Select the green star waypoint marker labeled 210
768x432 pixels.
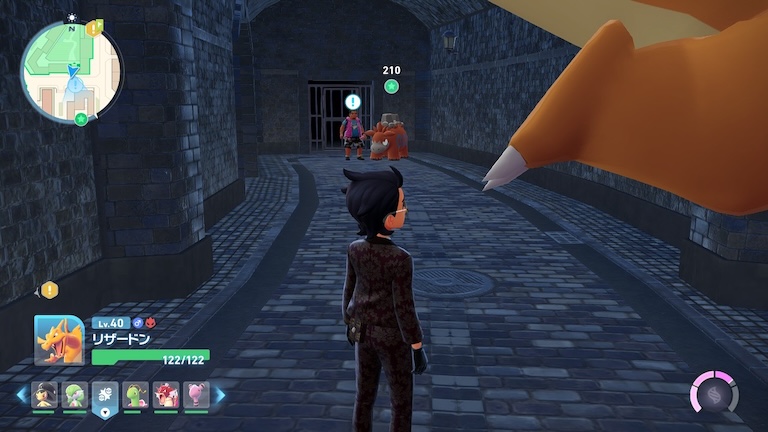[391, 87]
